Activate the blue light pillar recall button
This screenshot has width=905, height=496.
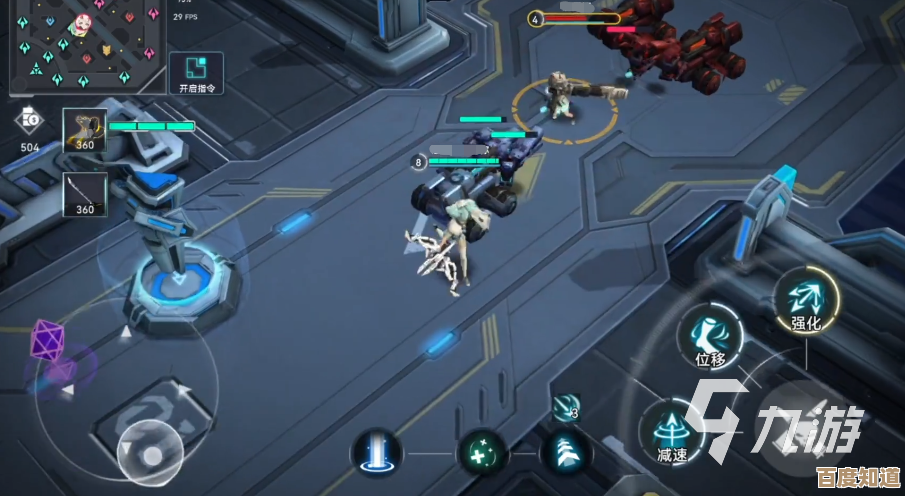[377, 451]
